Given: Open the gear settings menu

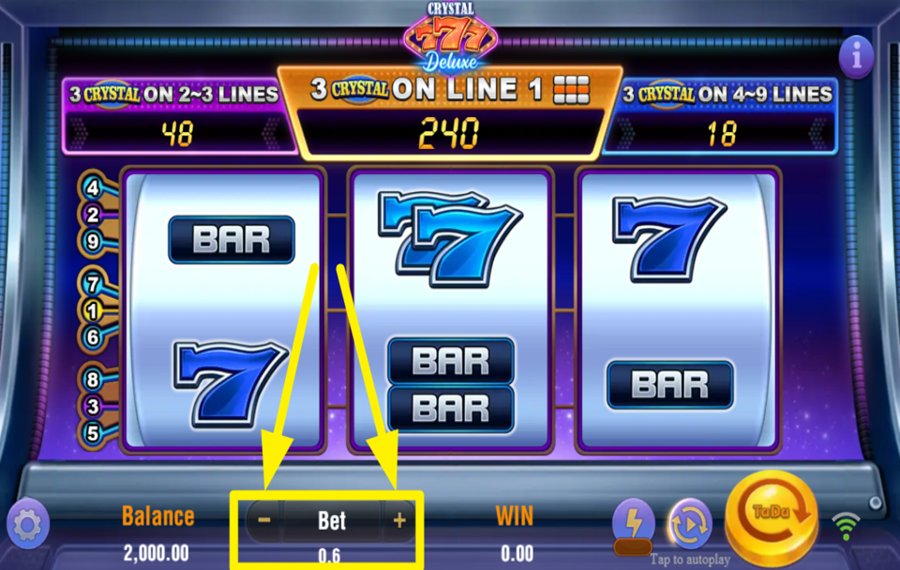Looking at the screenshot, I should 27,524.
